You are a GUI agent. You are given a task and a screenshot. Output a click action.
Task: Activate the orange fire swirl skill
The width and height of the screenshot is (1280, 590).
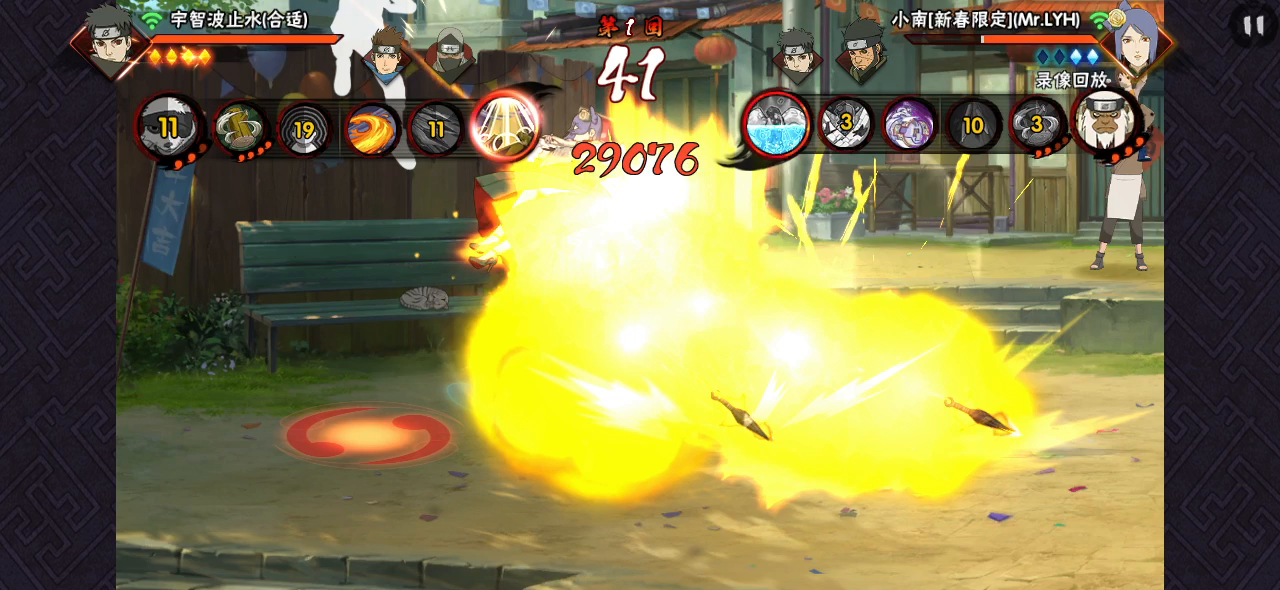click(372, 129)
